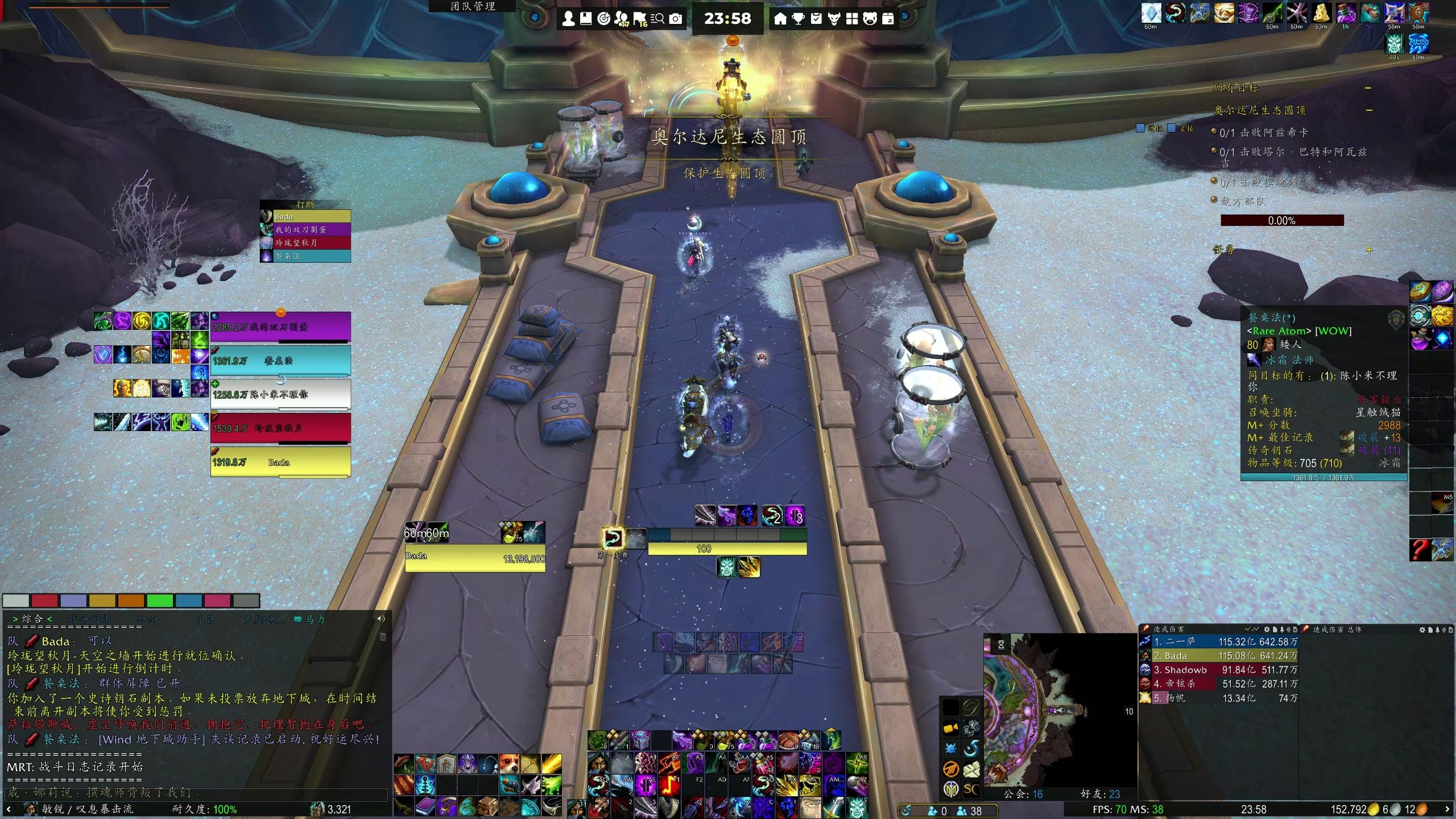Viewport: 1456px width, 819px height.
Task: Open the house icon in the top bar
Action: coord(780,19)
